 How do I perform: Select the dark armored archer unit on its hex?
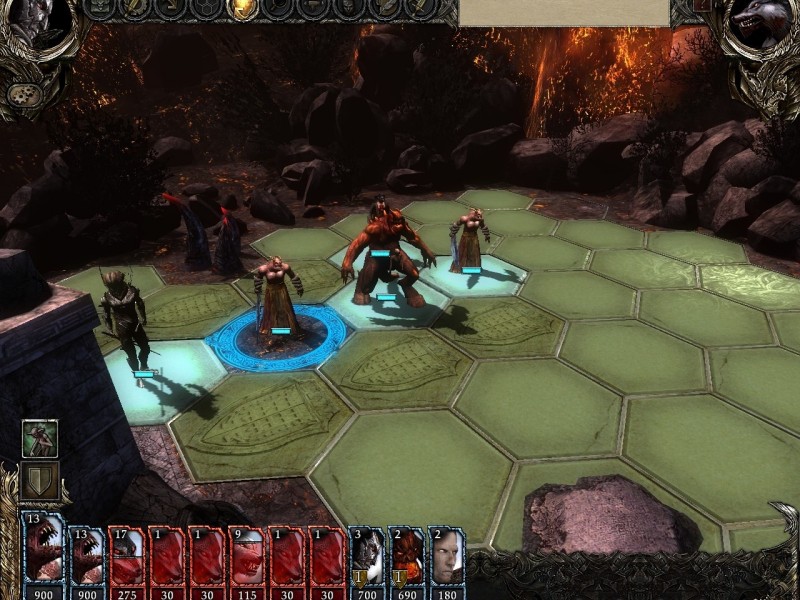coord(127,320)
